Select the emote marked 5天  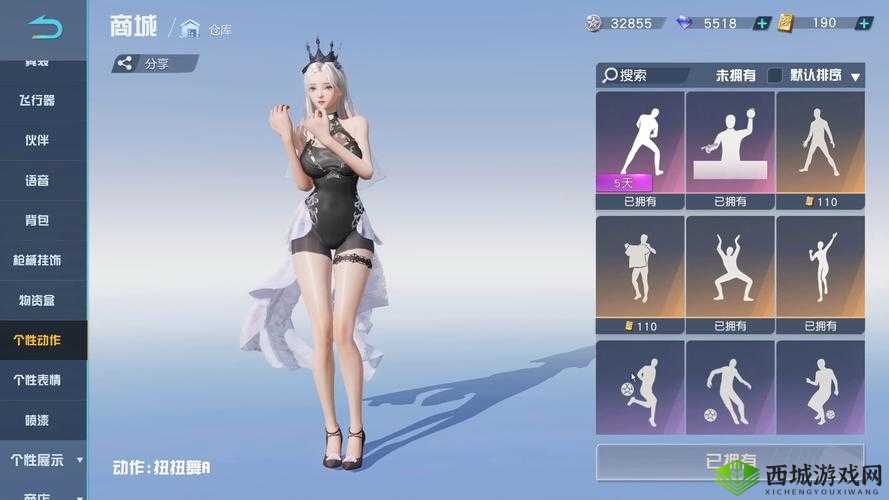click(x=640, y=145)
